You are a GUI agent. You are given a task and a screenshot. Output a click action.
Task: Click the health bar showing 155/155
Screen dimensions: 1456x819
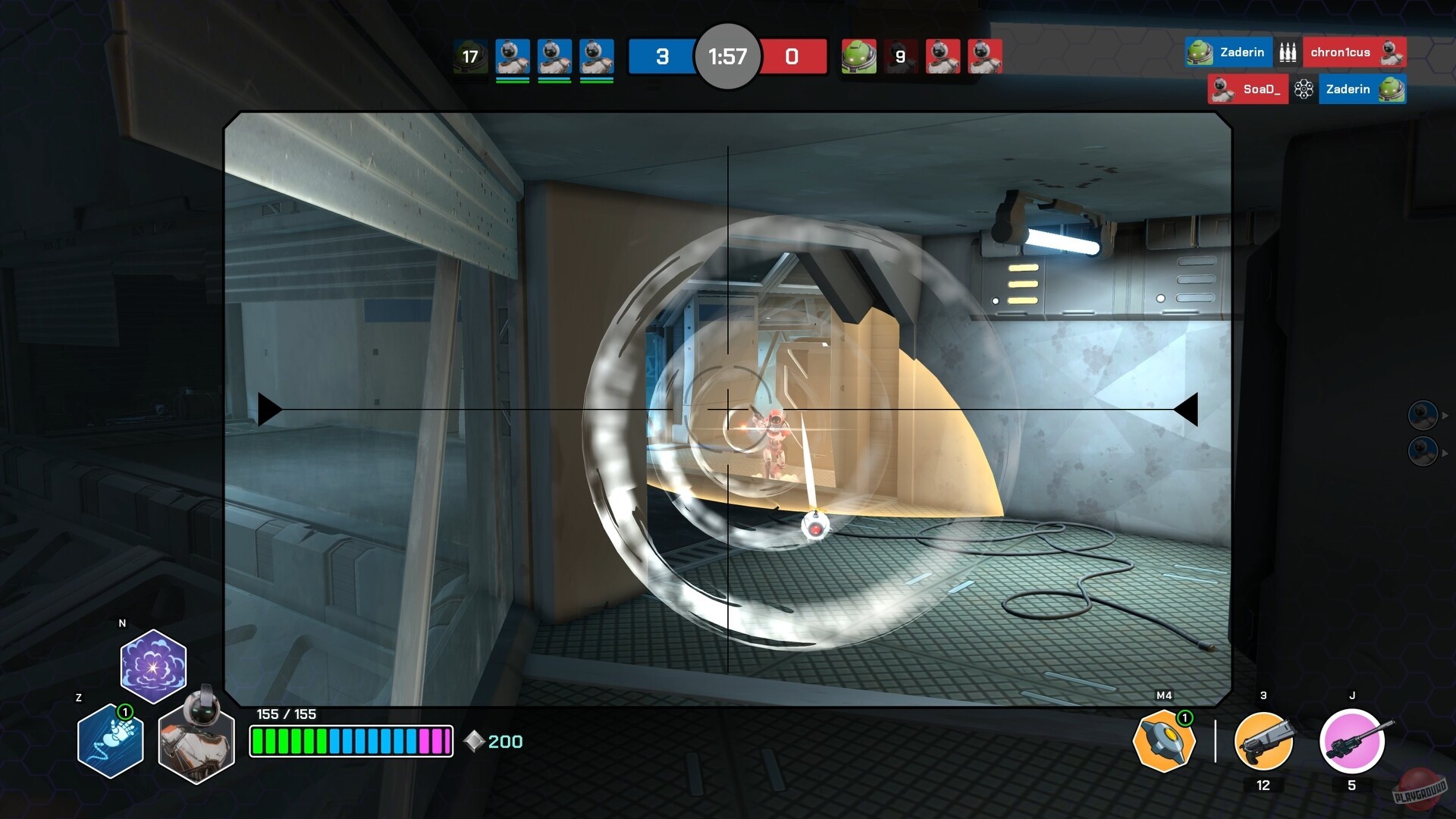(x=351, y=742)
